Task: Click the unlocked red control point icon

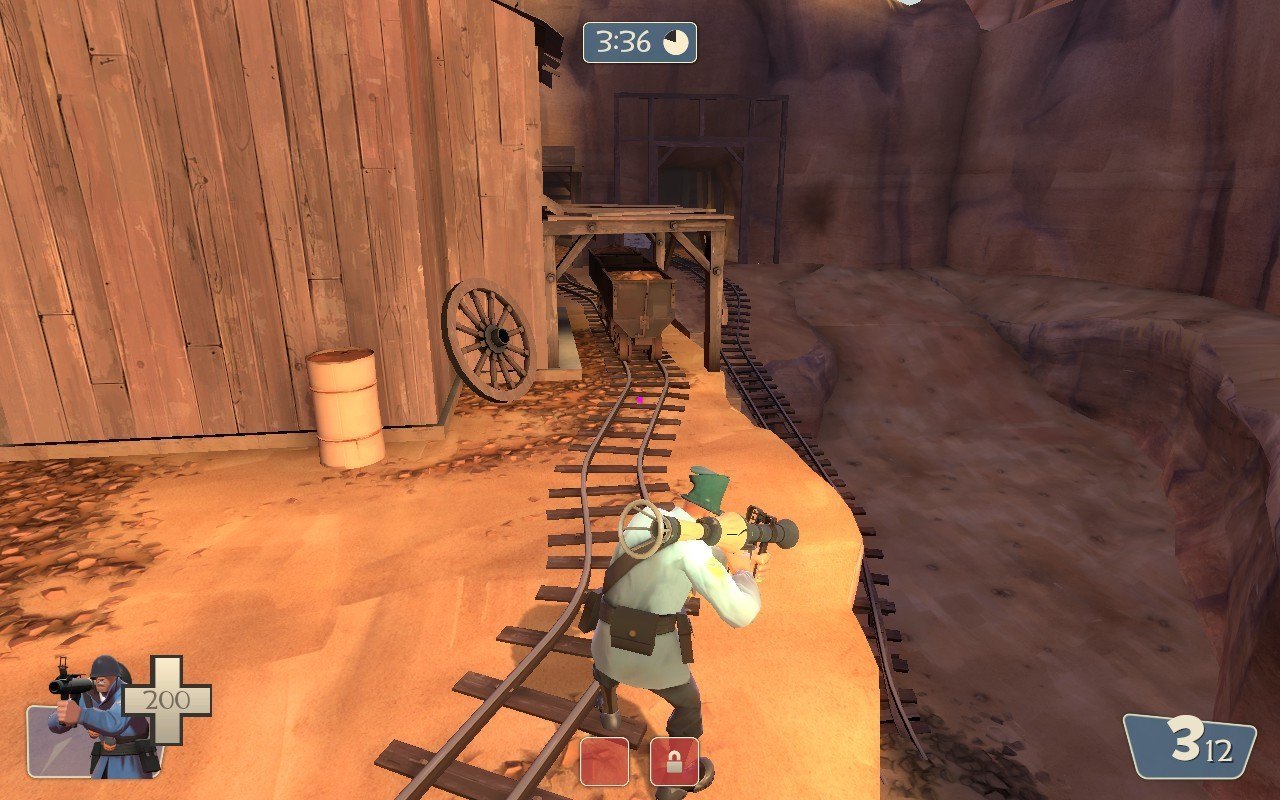Action: point(605,761)
